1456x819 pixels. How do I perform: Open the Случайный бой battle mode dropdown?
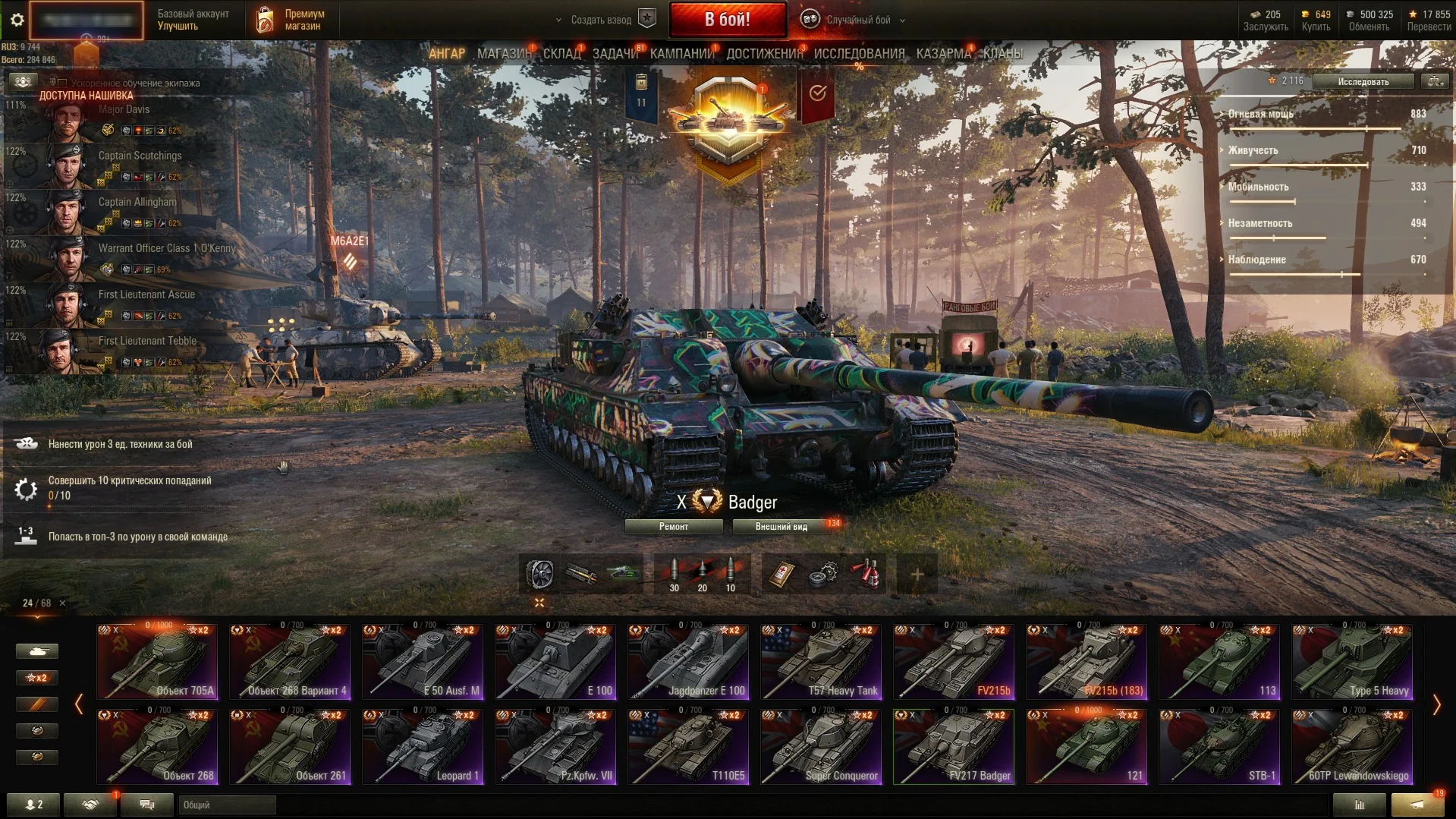pyautogui.click(x=857, y=20)
